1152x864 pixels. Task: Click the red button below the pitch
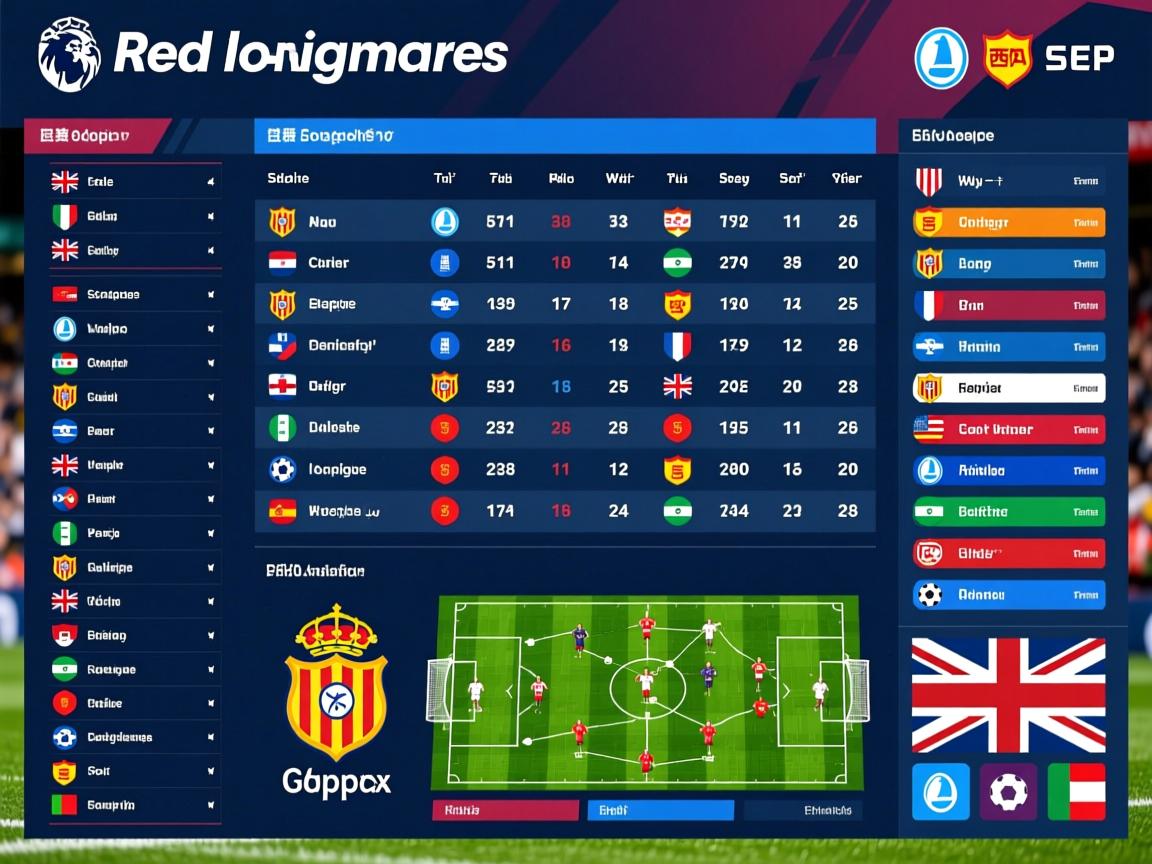tap(505, 810)
